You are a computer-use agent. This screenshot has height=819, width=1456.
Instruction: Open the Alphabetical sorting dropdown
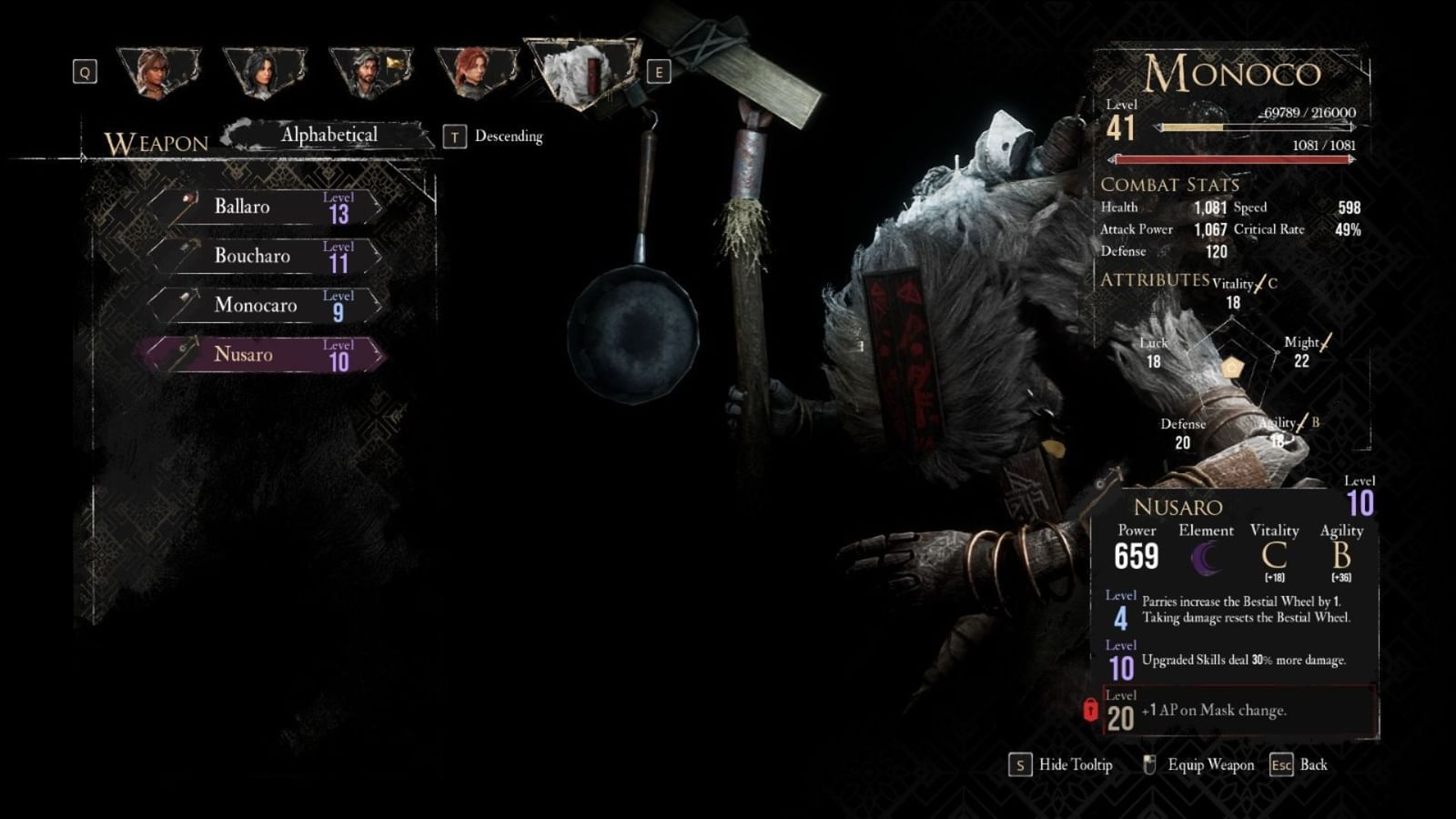pyautogui.click(x=329, y=133)
